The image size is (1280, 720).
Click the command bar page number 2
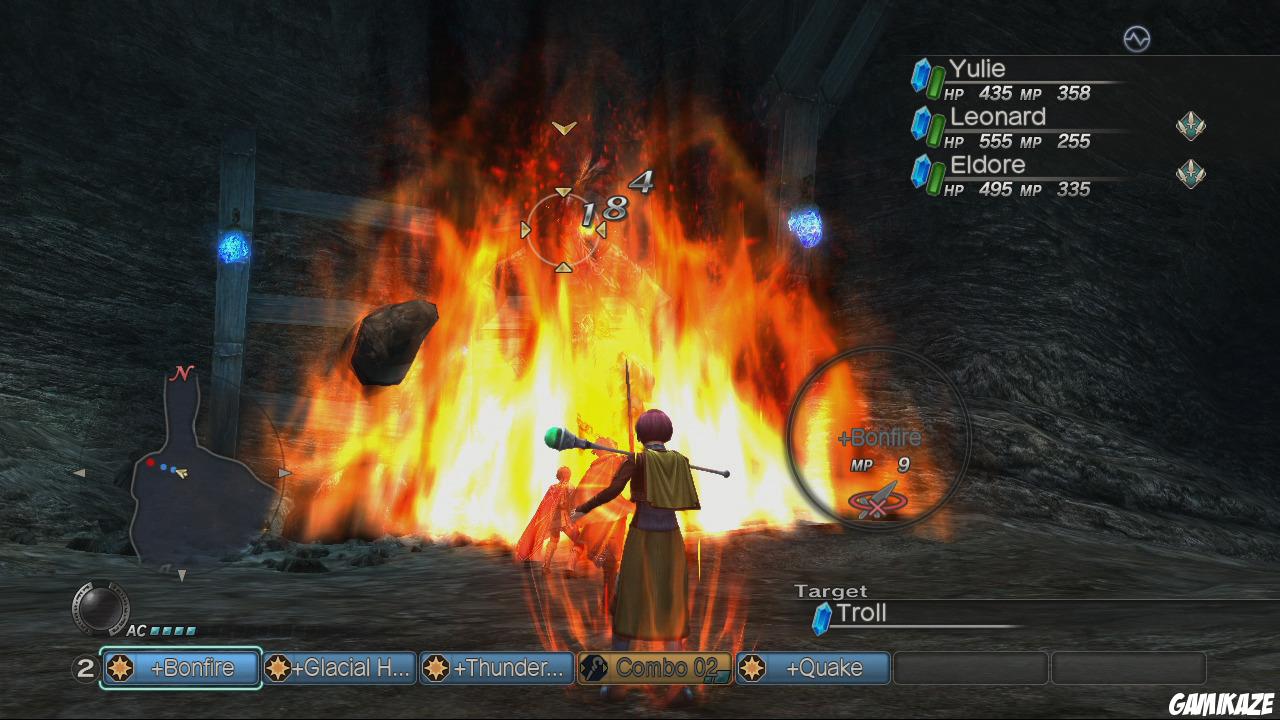click(85, 669)
